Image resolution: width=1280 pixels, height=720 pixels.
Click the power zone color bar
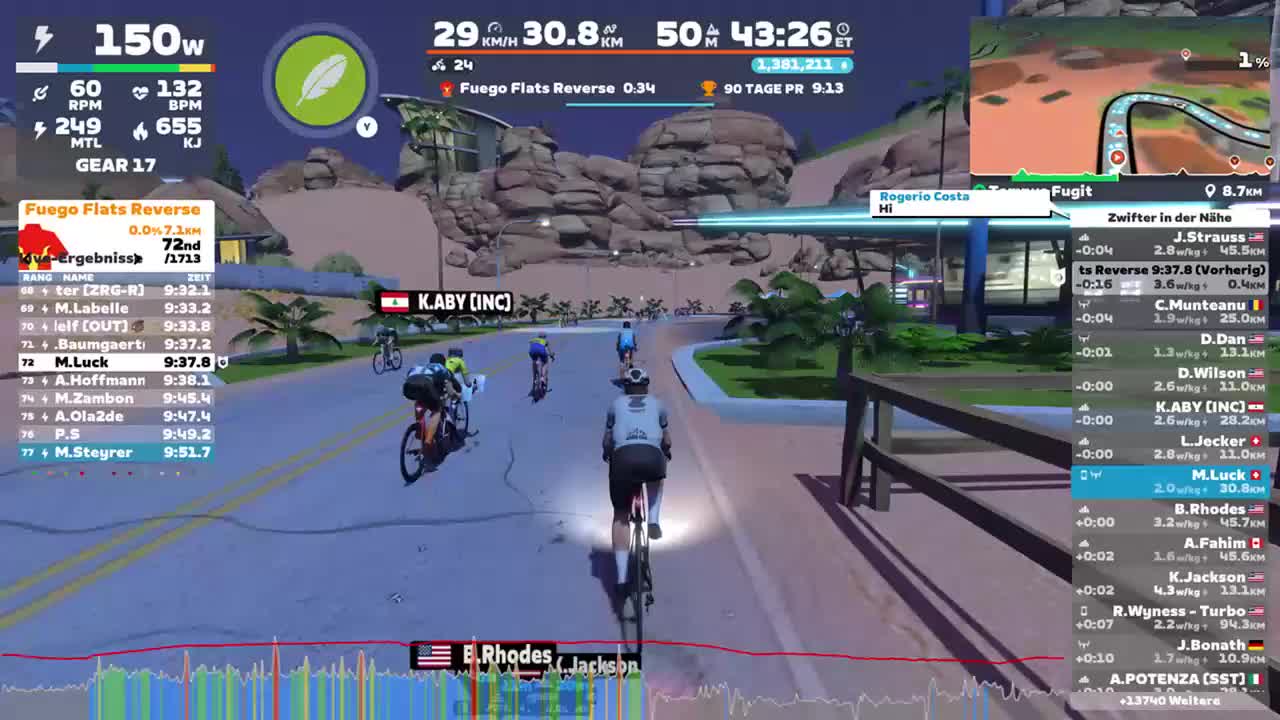[x=115, y=67]
